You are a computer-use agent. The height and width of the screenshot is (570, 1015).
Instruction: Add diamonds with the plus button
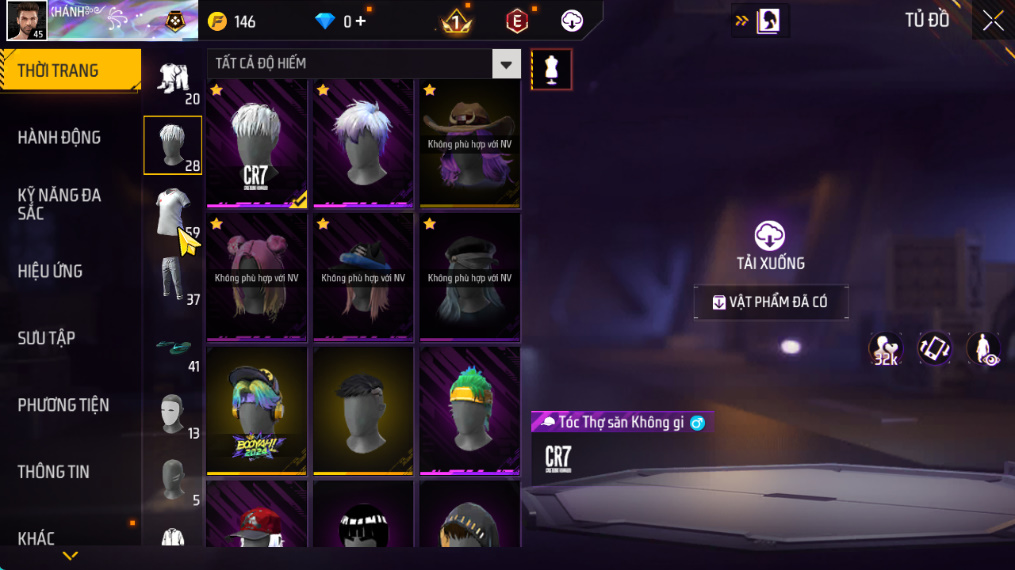(360, 21)
